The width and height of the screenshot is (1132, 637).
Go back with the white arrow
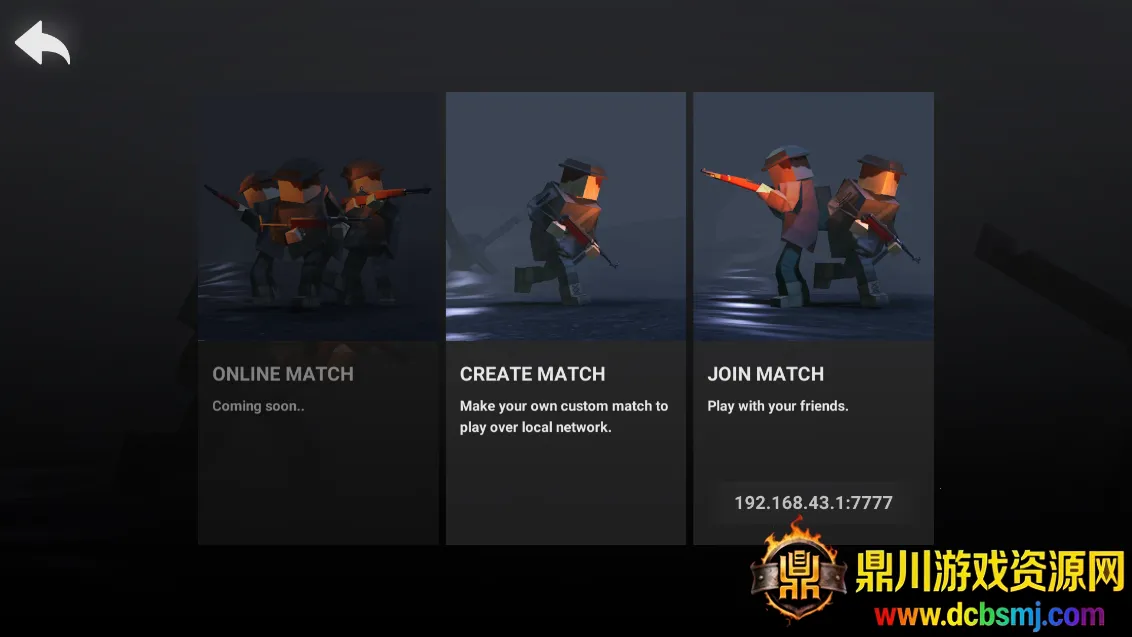click(x=42, y=42)
